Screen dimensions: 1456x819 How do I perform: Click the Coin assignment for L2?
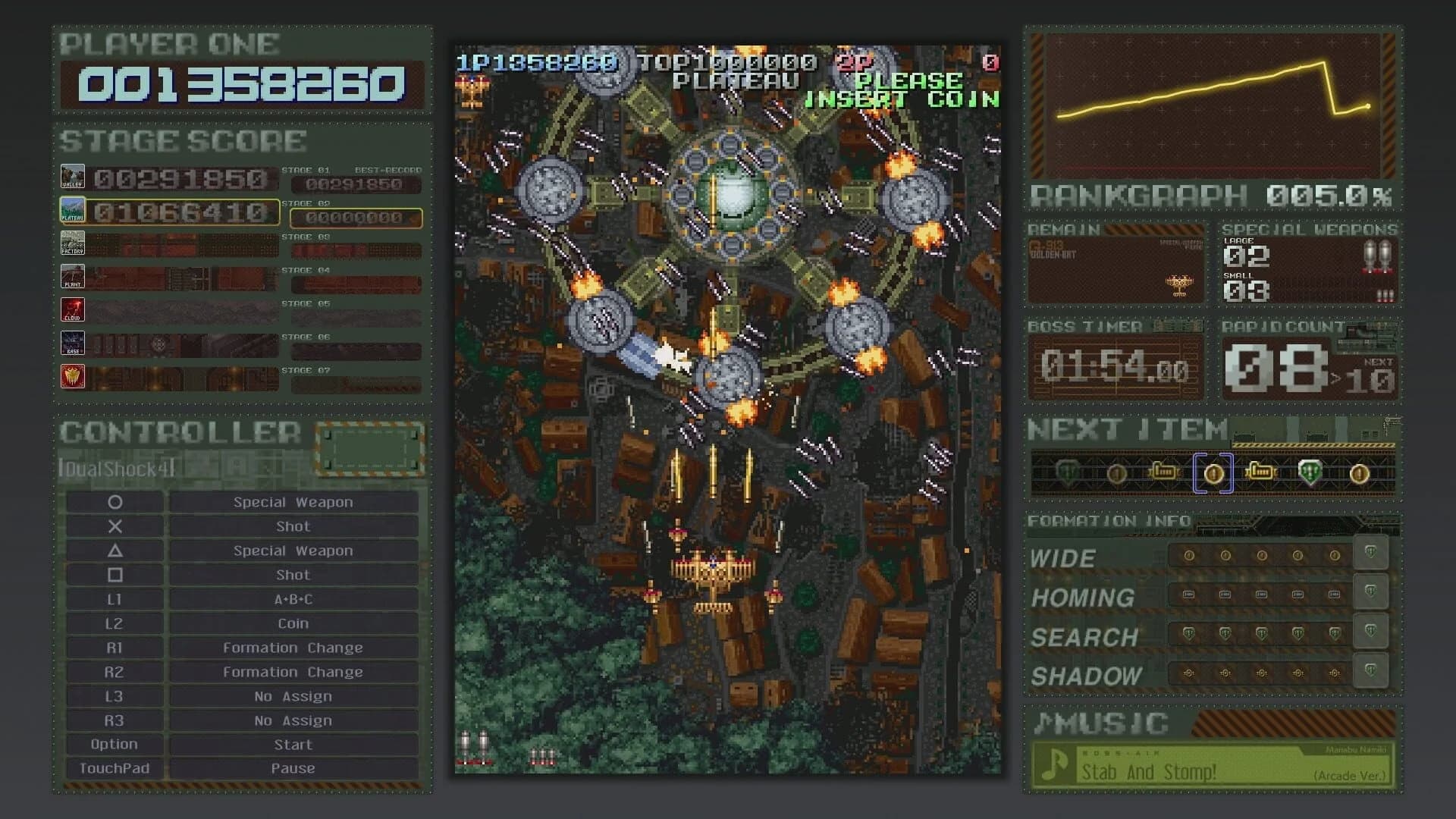292,623
